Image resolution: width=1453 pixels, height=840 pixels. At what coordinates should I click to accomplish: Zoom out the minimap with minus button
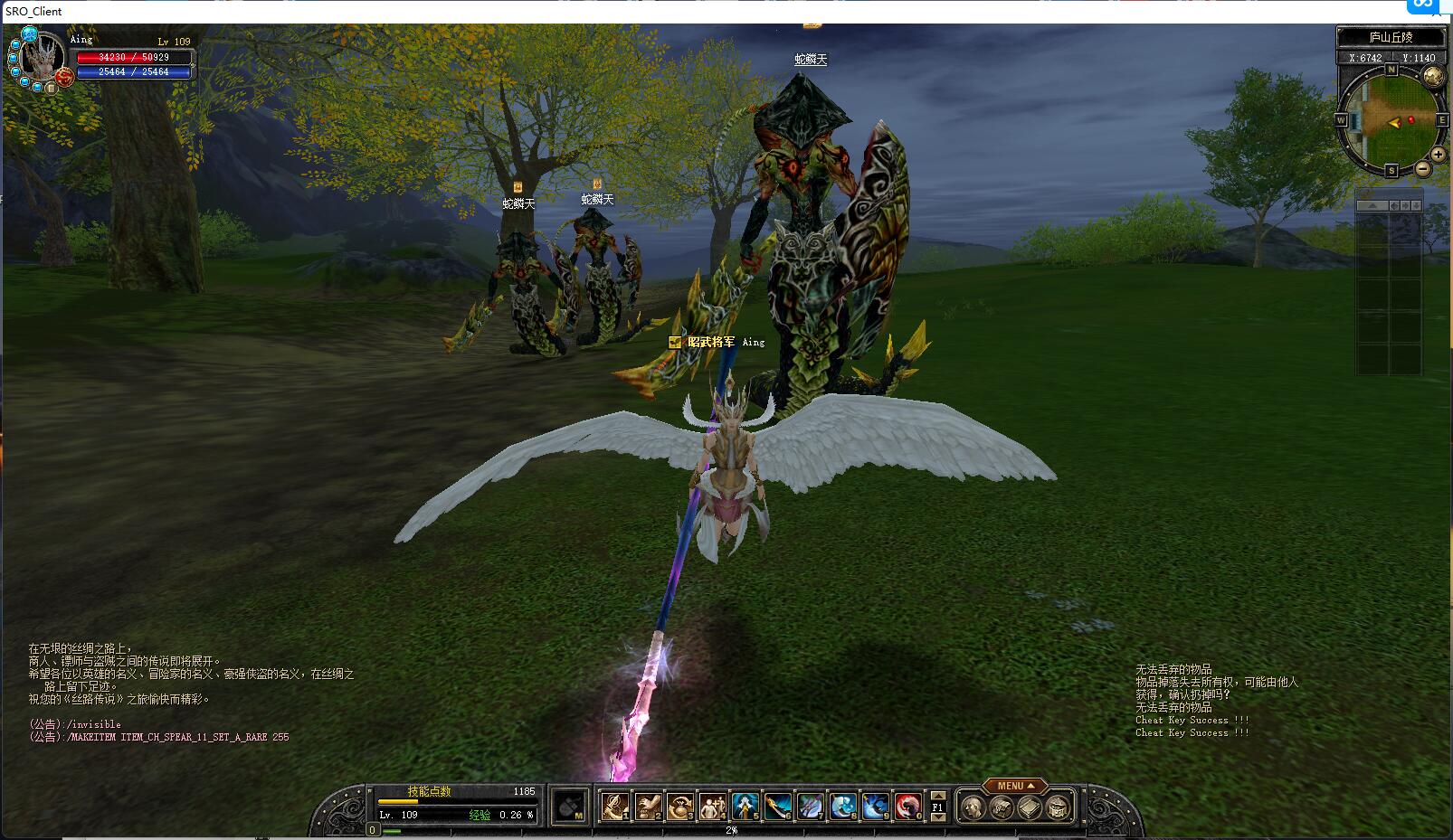1423,169
